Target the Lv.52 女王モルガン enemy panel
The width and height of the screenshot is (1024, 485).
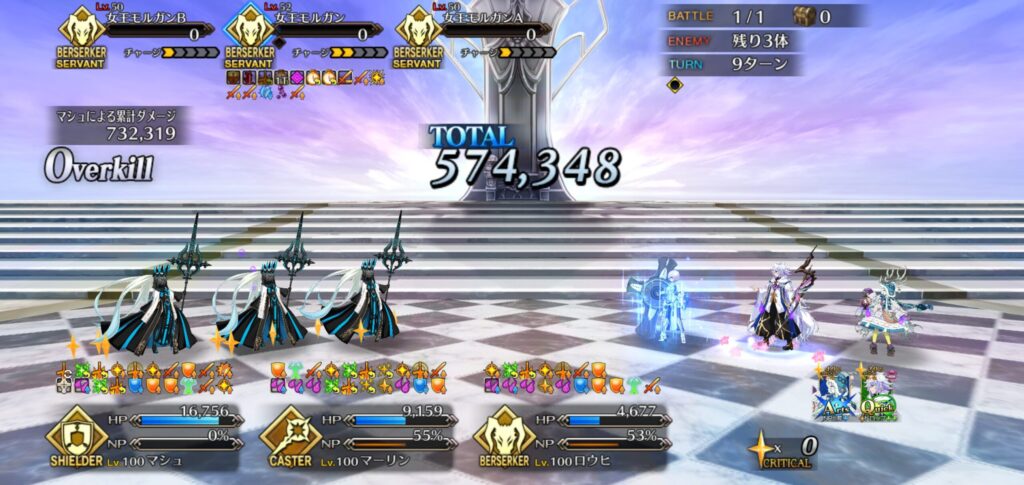coord(304,35)
